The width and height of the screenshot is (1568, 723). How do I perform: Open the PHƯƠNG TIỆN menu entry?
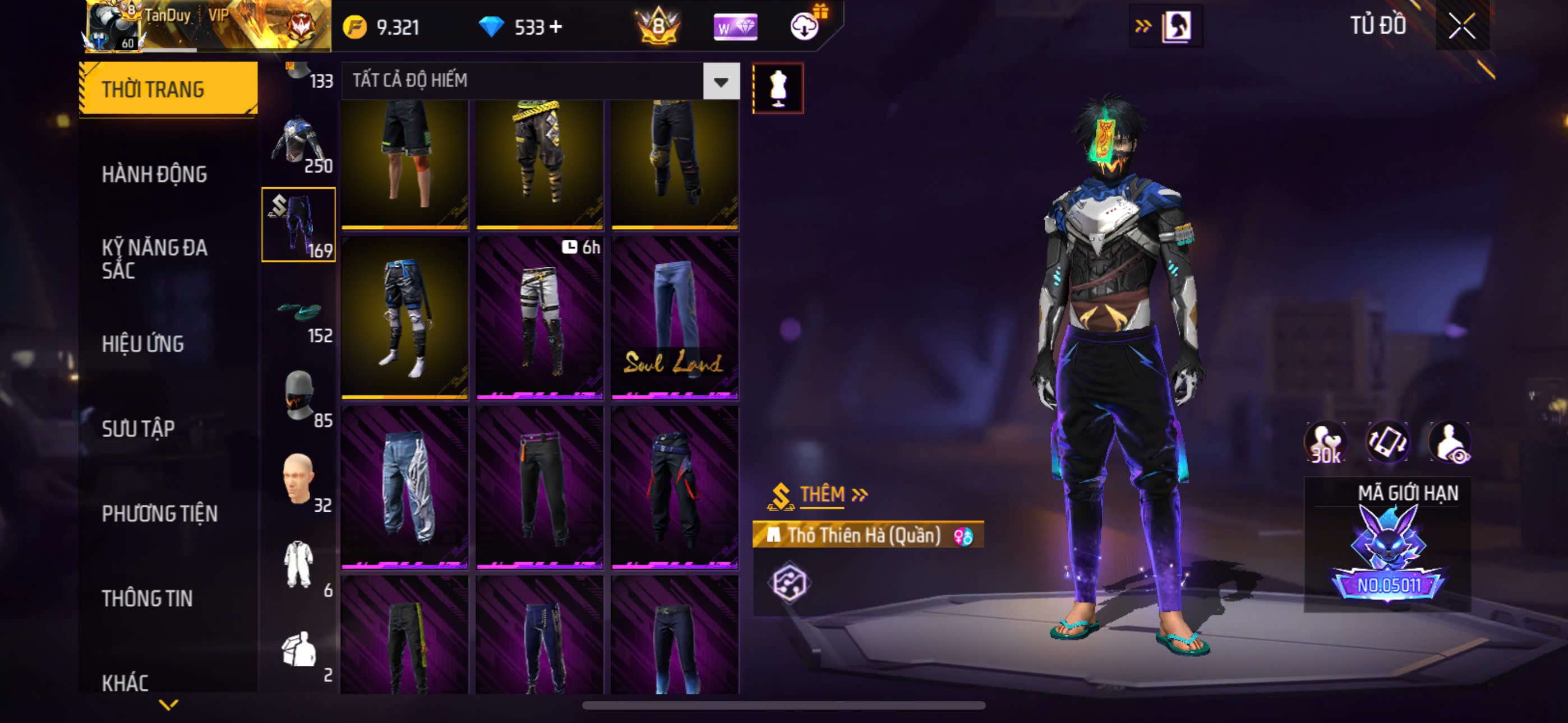[159, 513]
